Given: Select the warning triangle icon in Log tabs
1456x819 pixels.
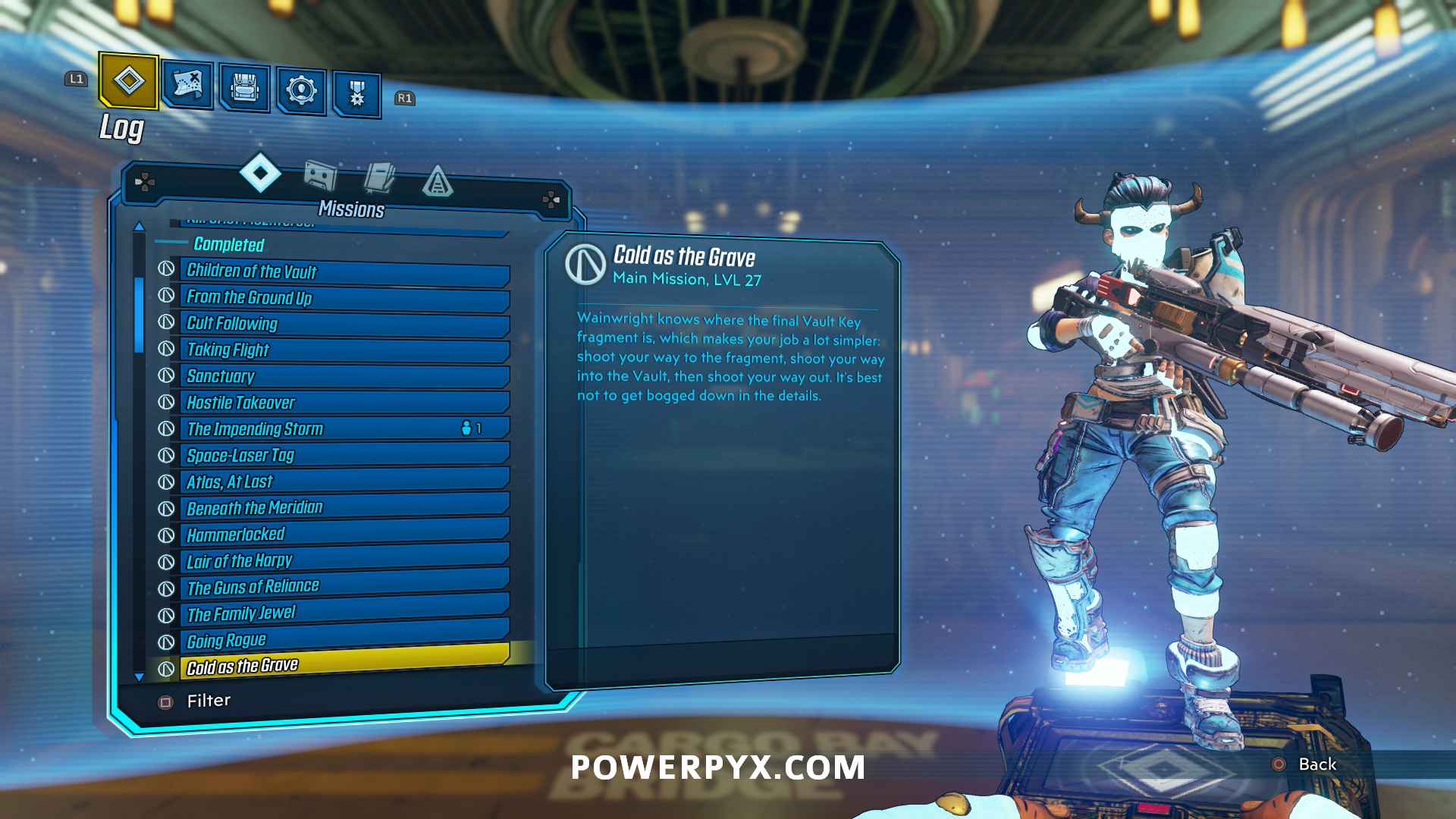Looking at the screenshot, I should [438, 182].
